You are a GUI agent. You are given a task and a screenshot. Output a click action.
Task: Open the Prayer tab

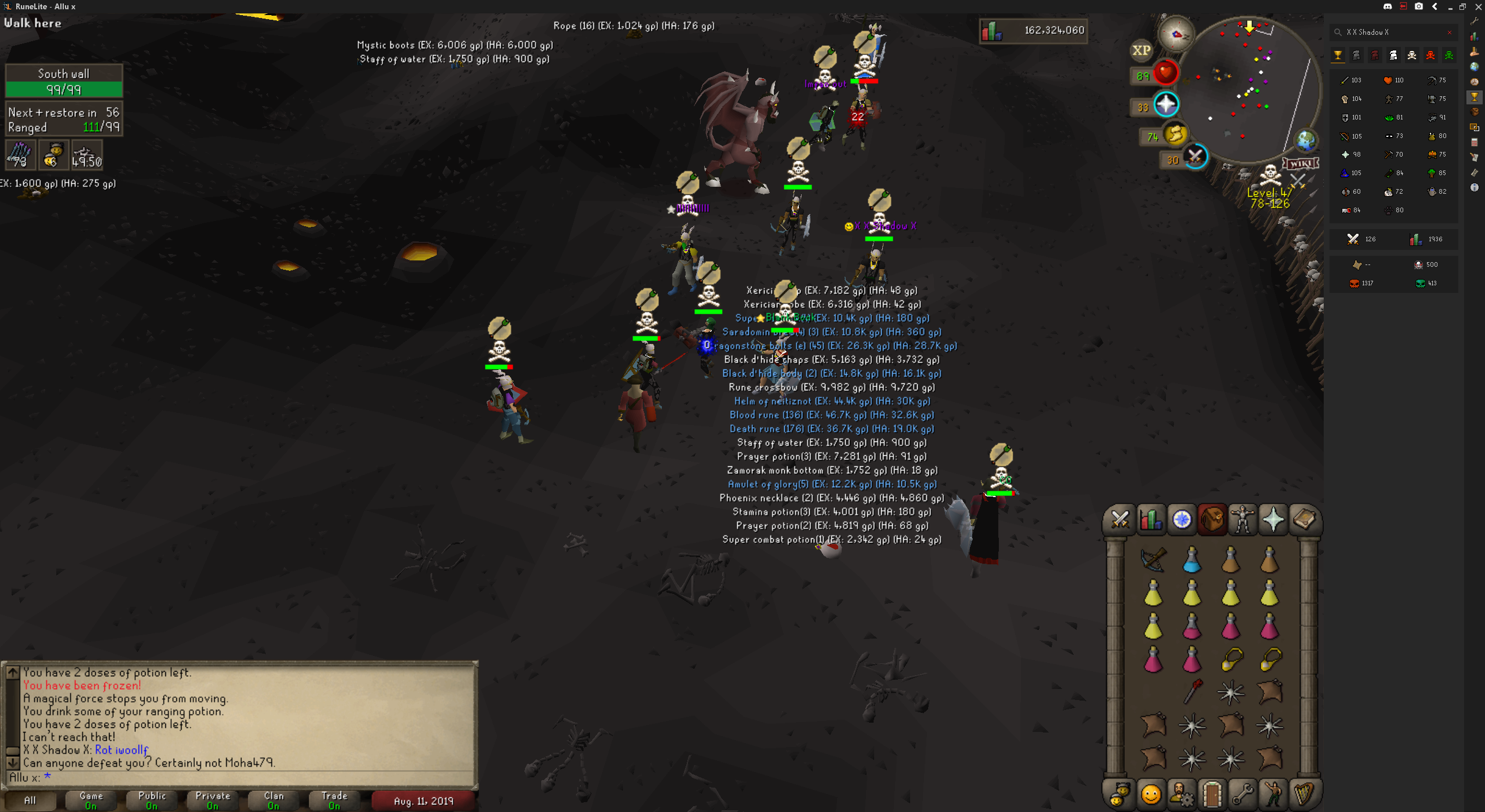click(1273, 519)
